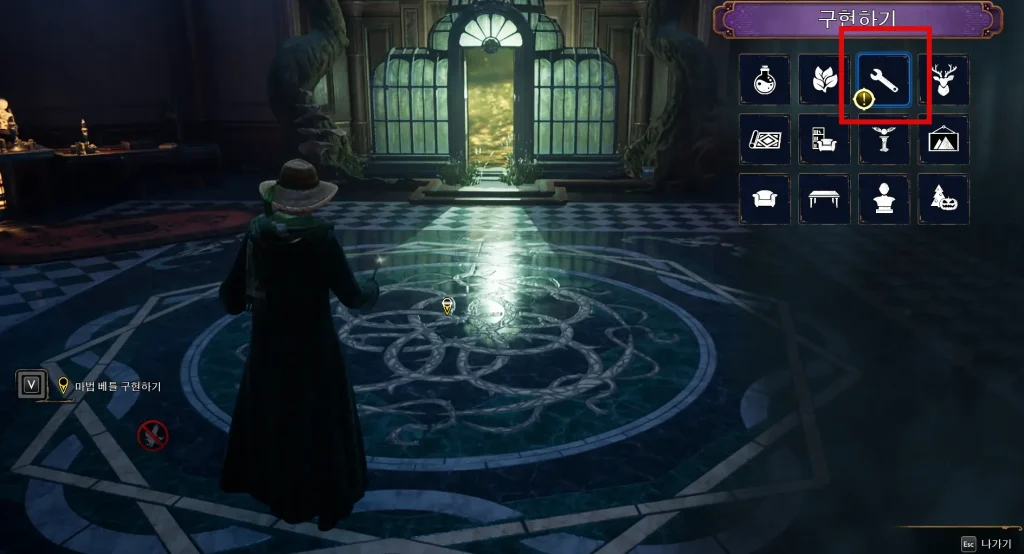Image resolution: width=1024 pixels, height=554 pixels.
Task: Open the rug conjuration category
Action: (765, 139)
